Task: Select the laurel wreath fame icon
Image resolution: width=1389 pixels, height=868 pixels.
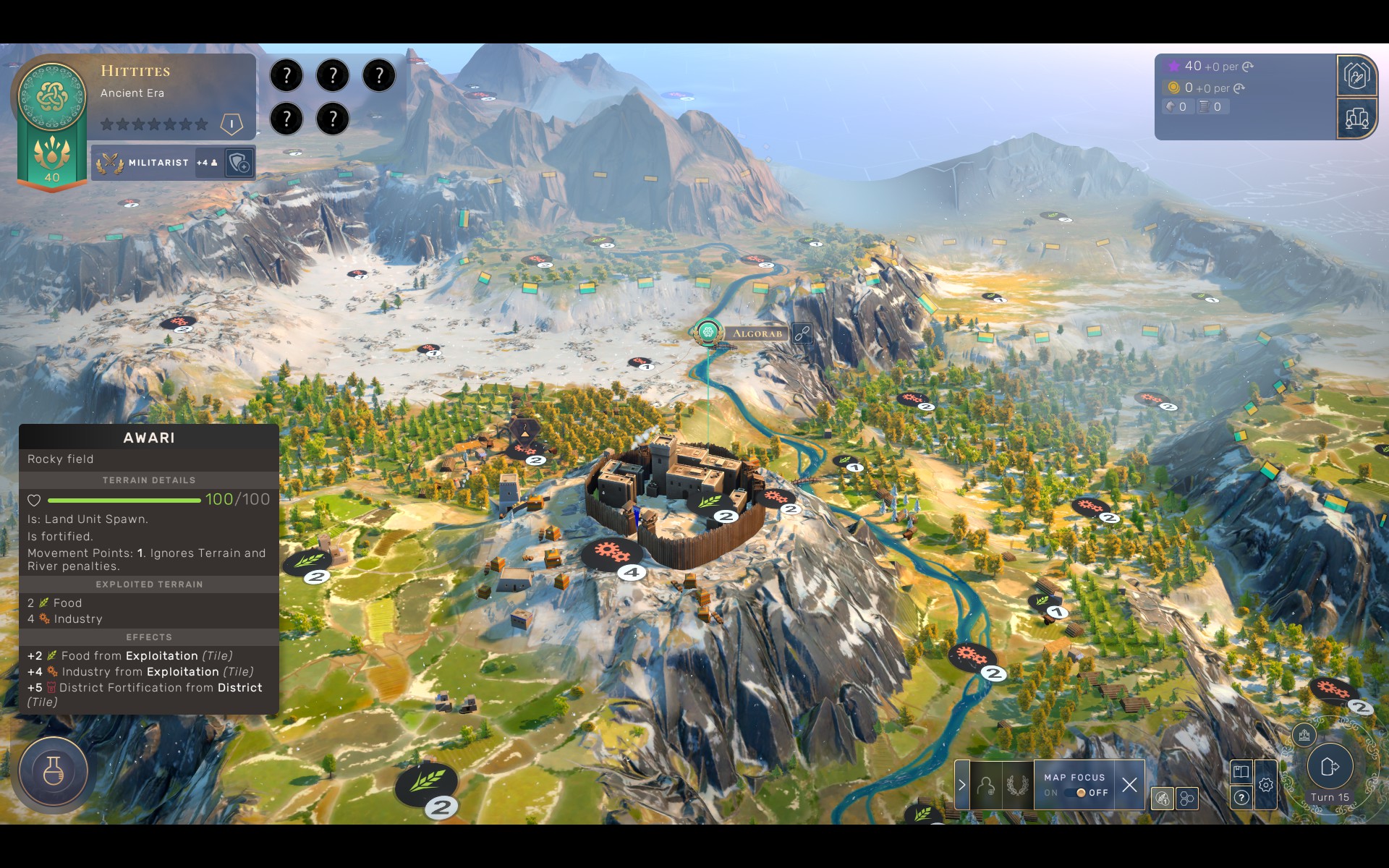Action: point(1017,785)
